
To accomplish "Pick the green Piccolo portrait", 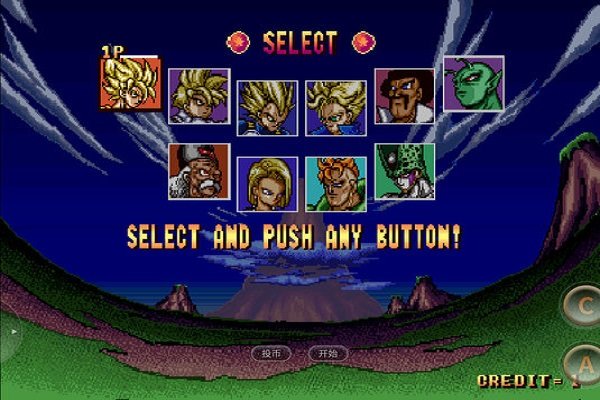I will pyautogui.click(x=473, y=84).
